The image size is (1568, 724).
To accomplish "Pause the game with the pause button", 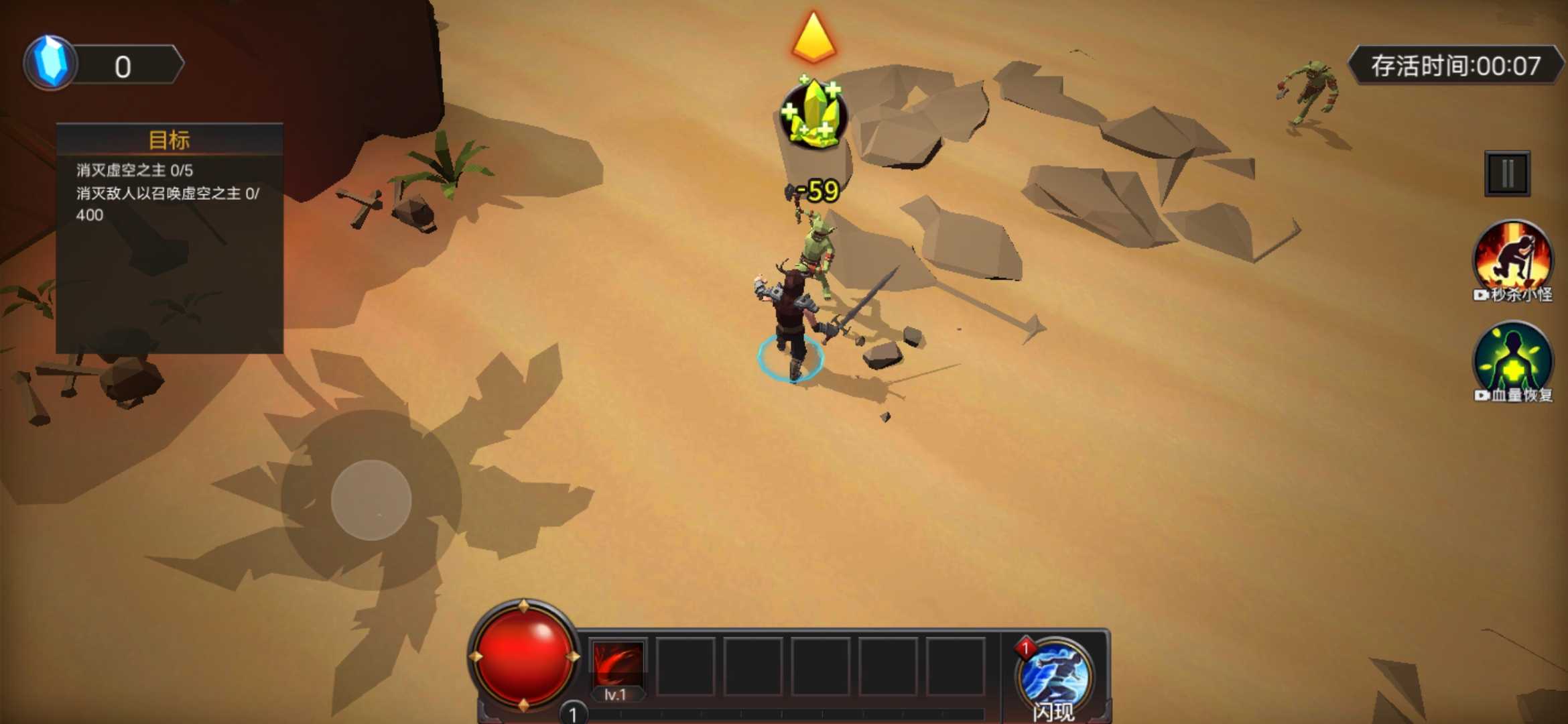I will (x=1507, y=174).
